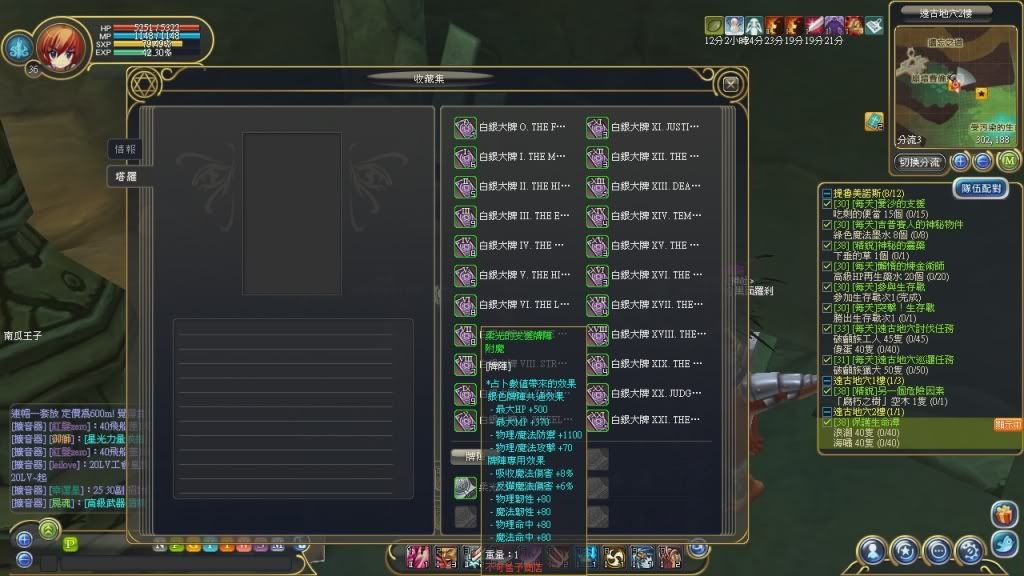Open the 塔羅 tab
Screen dimensions: 1024x576
126,176
